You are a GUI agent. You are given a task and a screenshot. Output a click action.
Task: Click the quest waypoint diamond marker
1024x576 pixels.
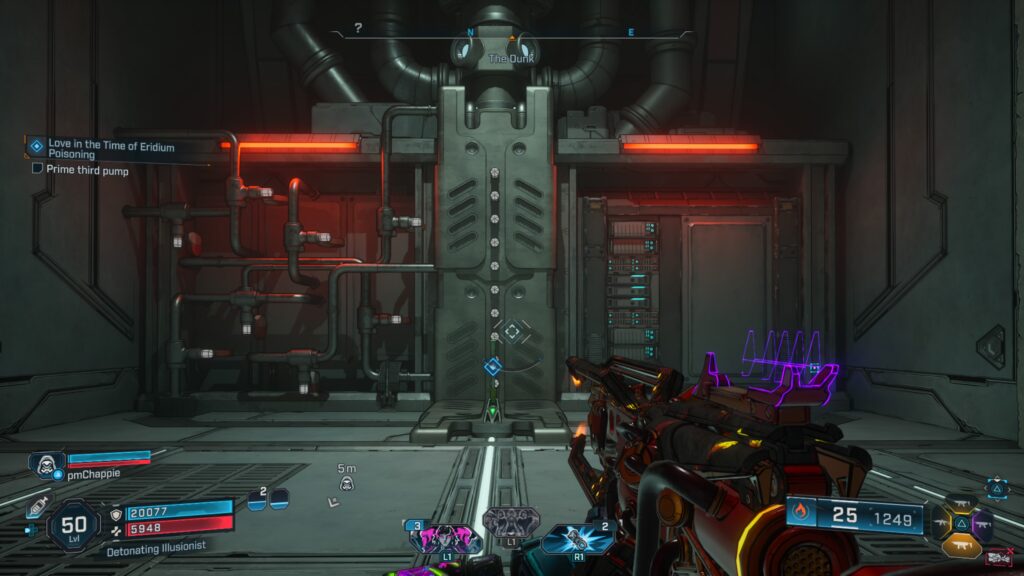pos(492,367)
